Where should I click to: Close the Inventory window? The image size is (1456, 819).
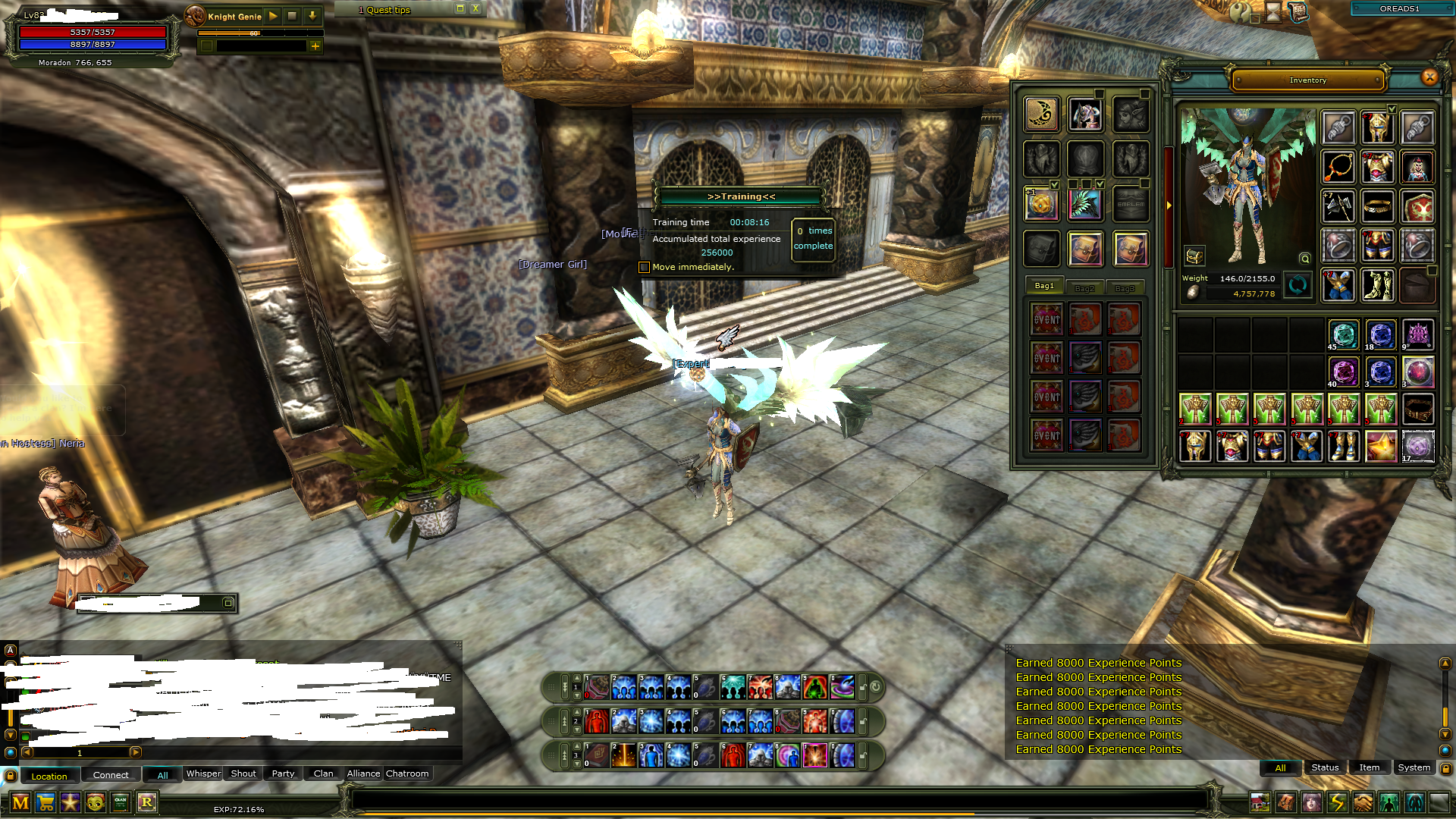click(x=1429, y=77)
